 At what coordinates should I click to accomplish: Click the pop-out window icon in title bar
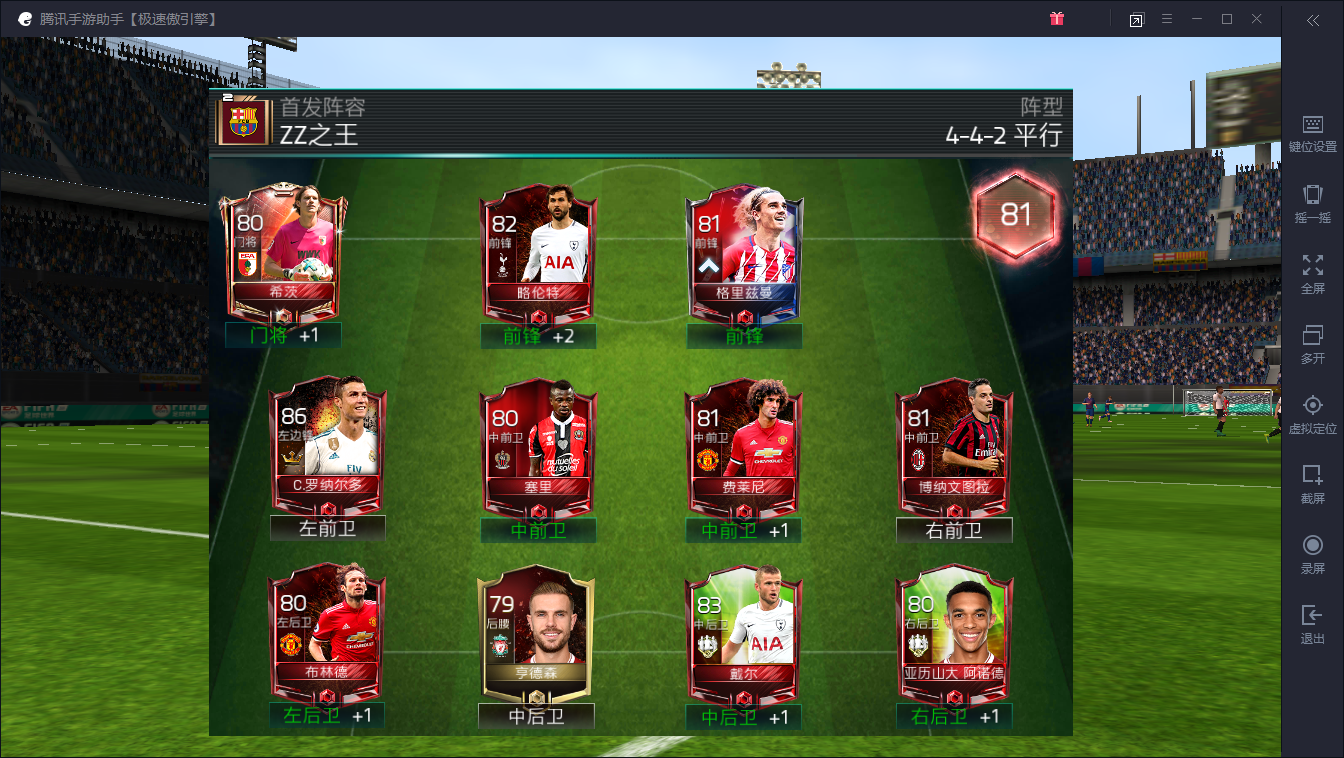coord(1136,18)
